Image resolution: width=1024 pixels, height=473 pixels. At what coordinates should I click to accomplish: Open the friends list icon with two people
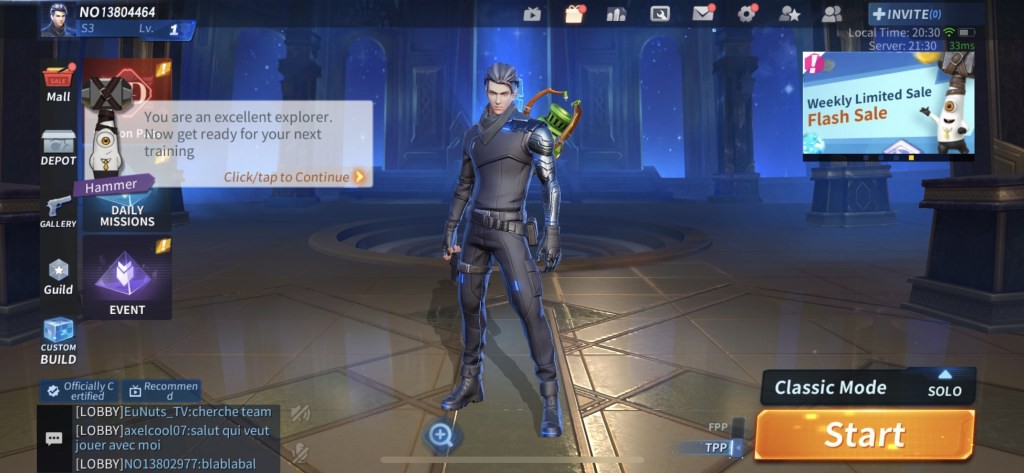tap(831, 14)
